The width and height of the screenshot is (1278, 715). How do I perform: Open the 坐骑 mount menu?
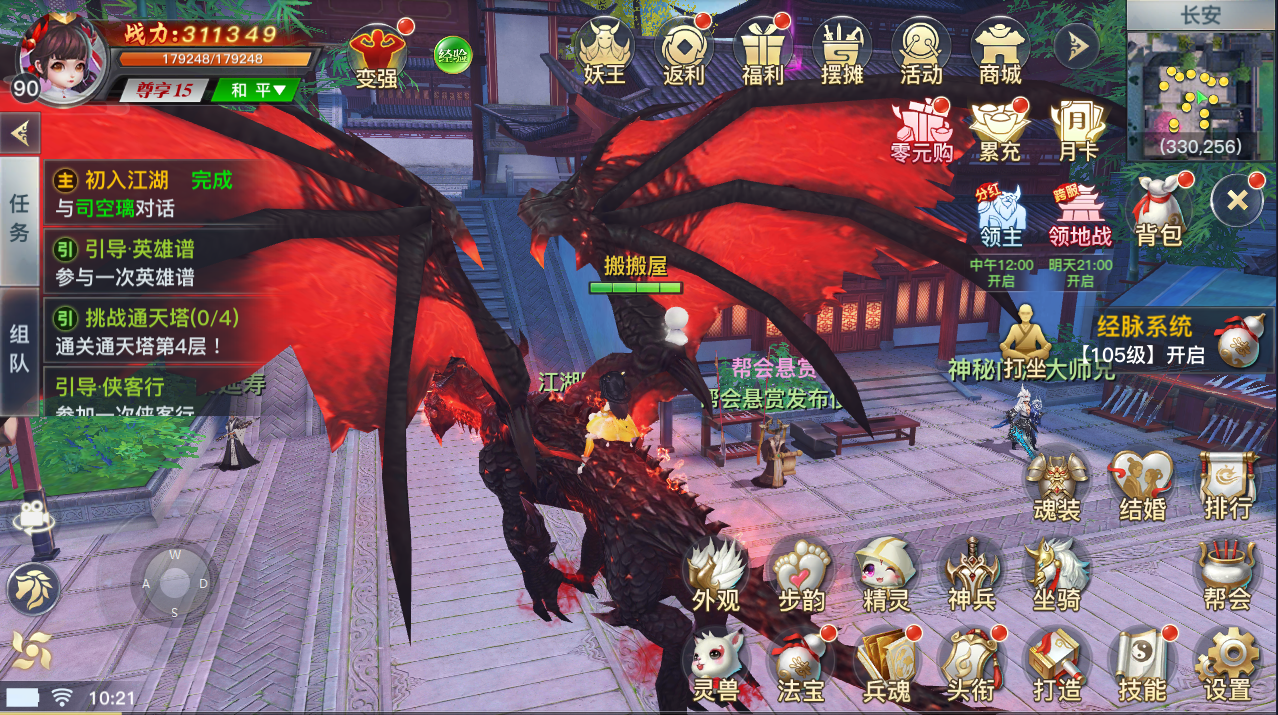1057,575
